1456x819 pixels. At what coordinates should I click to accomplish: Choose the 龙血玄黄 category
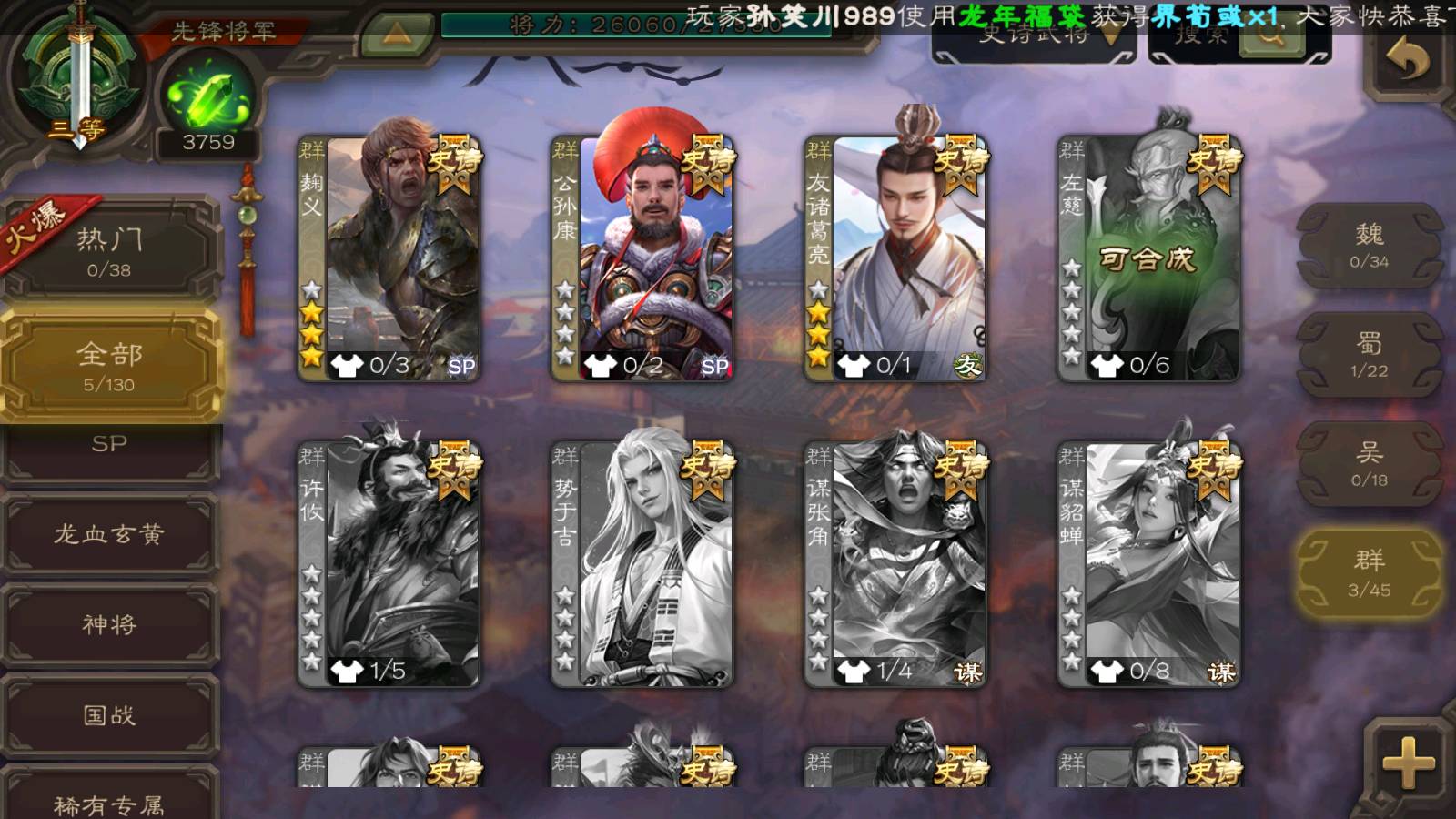tap(109, 534)
